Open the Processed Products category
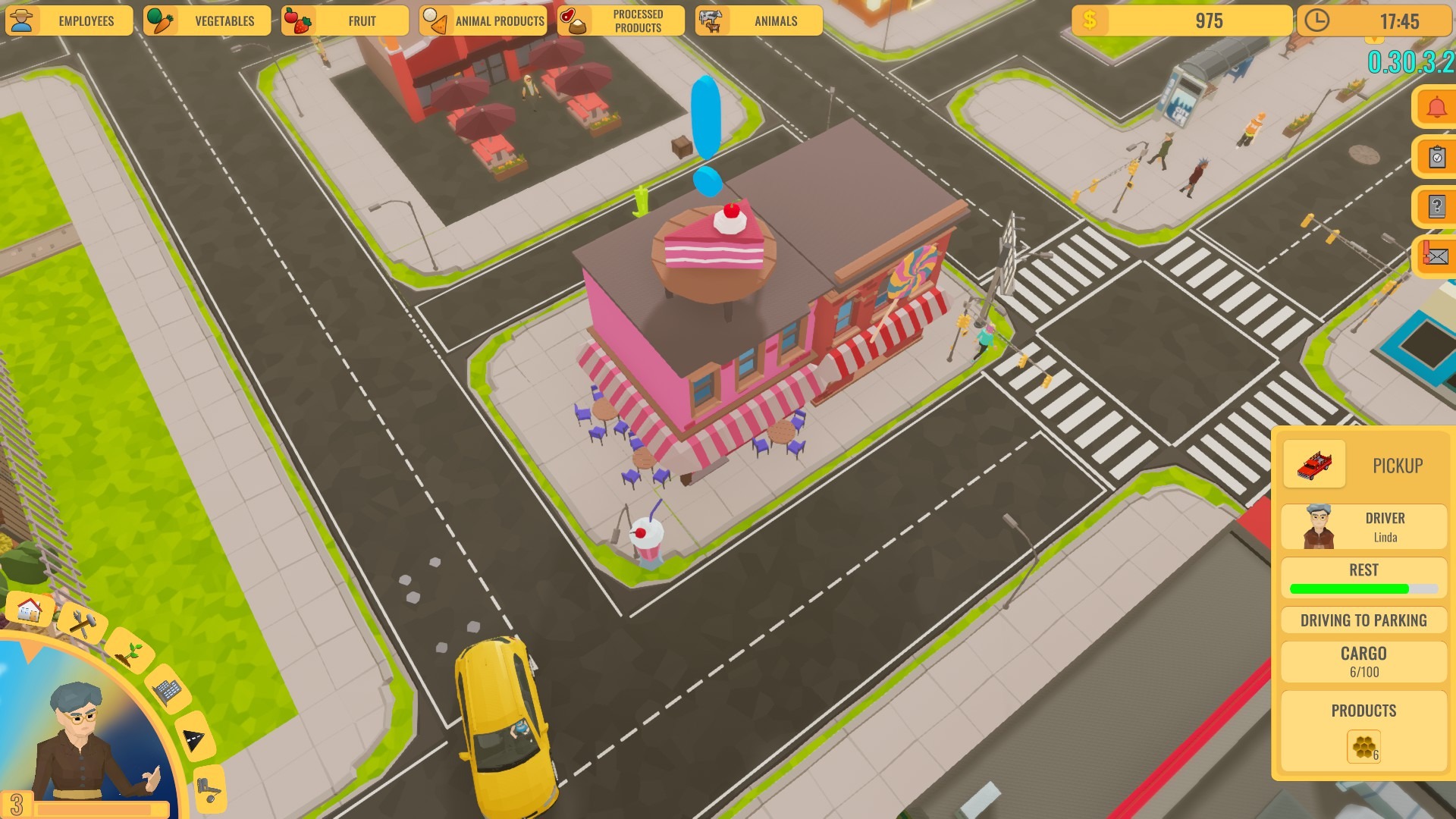 [x=621, y=20]
